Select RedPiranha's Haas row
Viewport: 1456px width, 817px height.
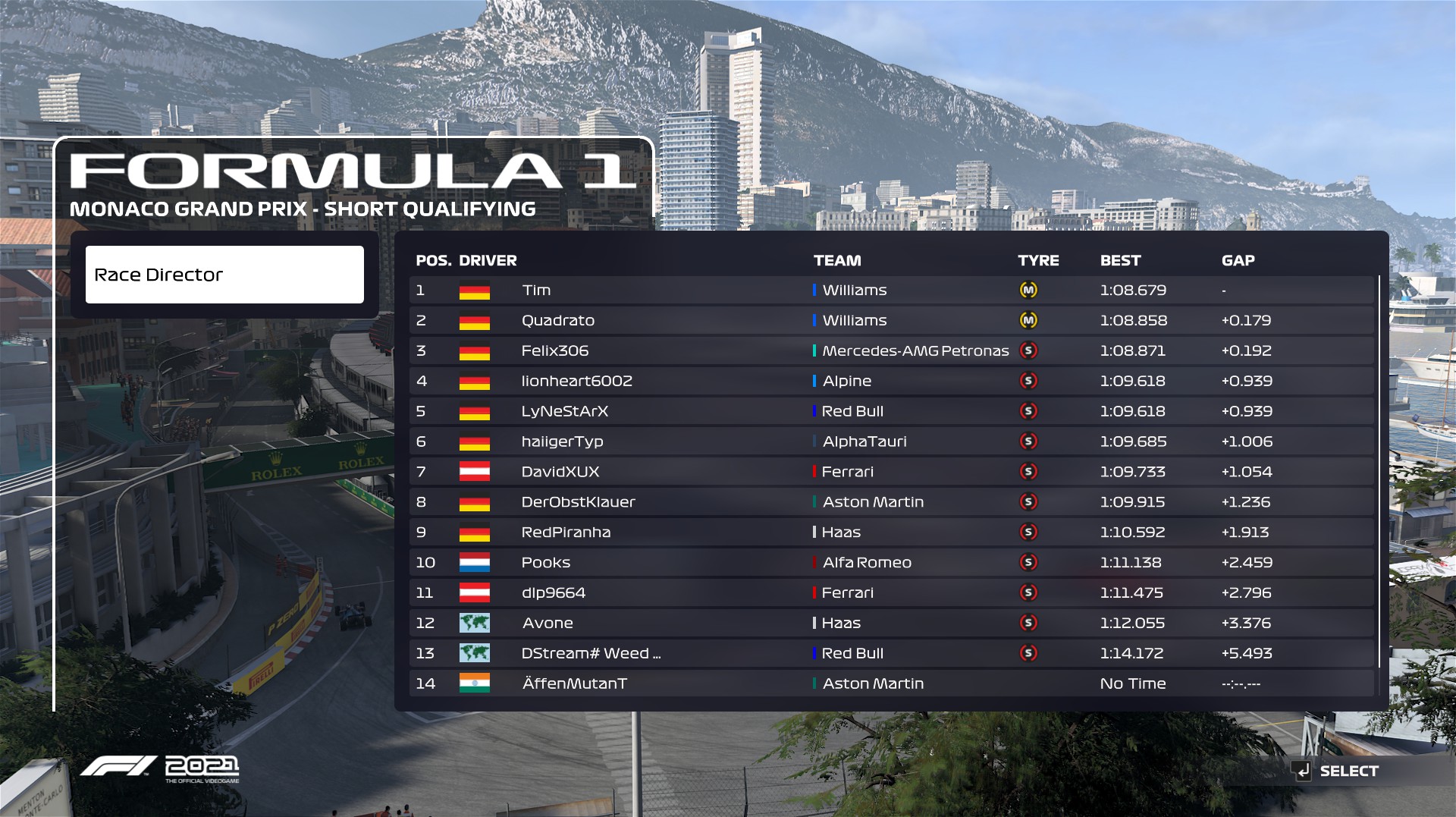pyautogui.click(x=891, y=533)
